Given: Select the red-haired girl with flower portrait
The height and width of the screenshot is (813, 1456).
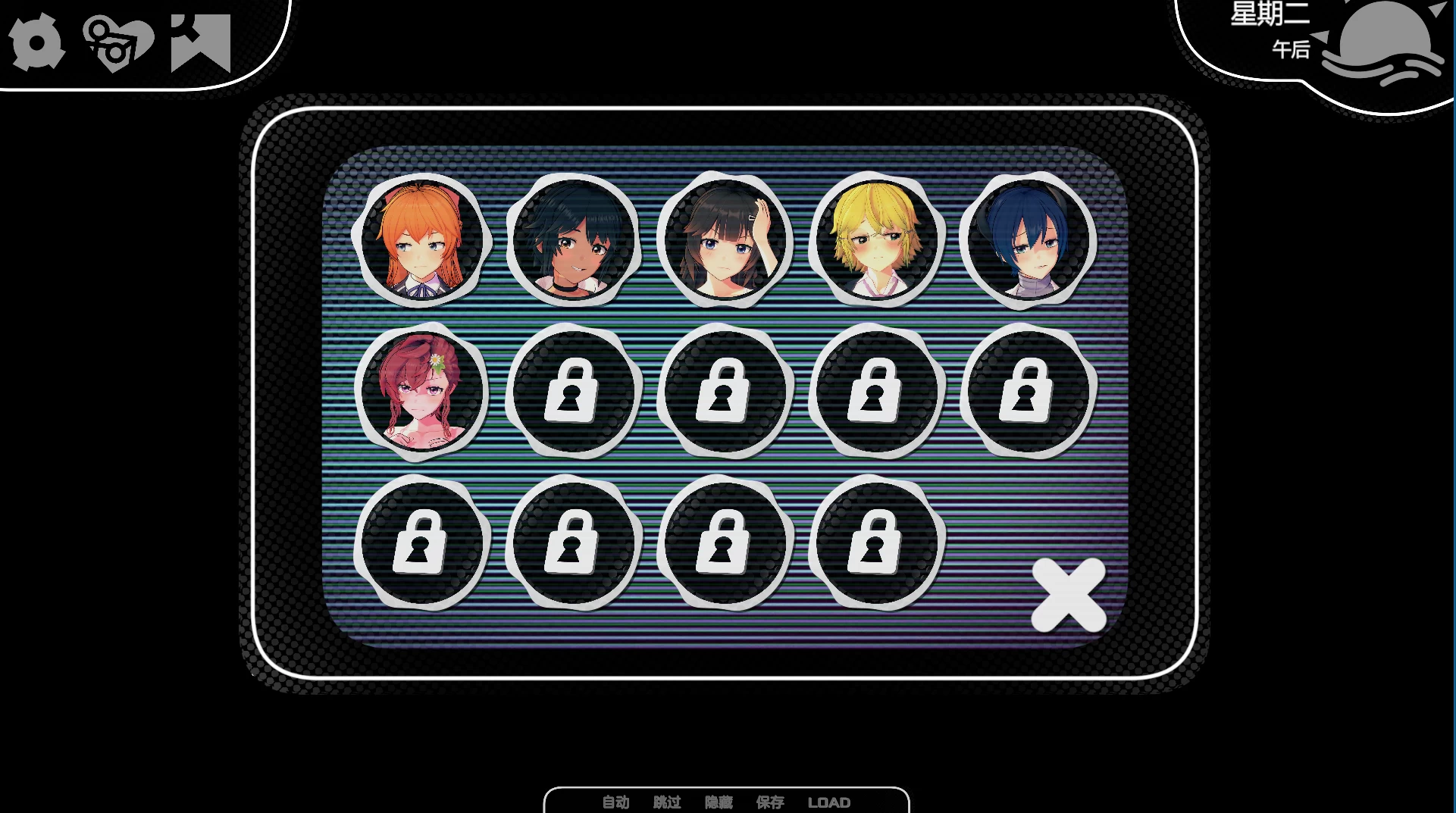Looking at the screenshot, I should tap(423, 392).
